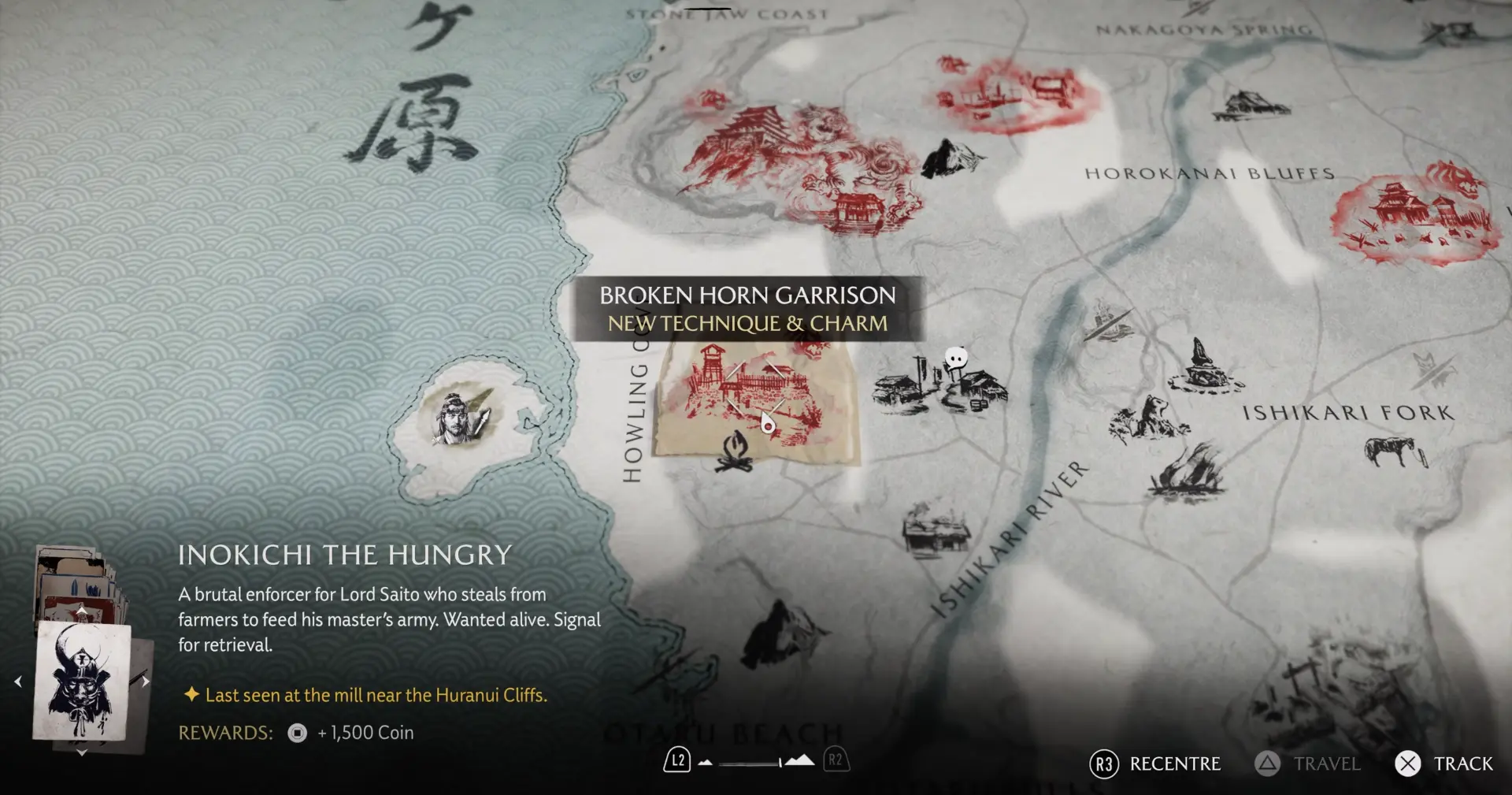Select the white speech bubble marker
The image size is (1512, 795).
(x=955, y=359)
